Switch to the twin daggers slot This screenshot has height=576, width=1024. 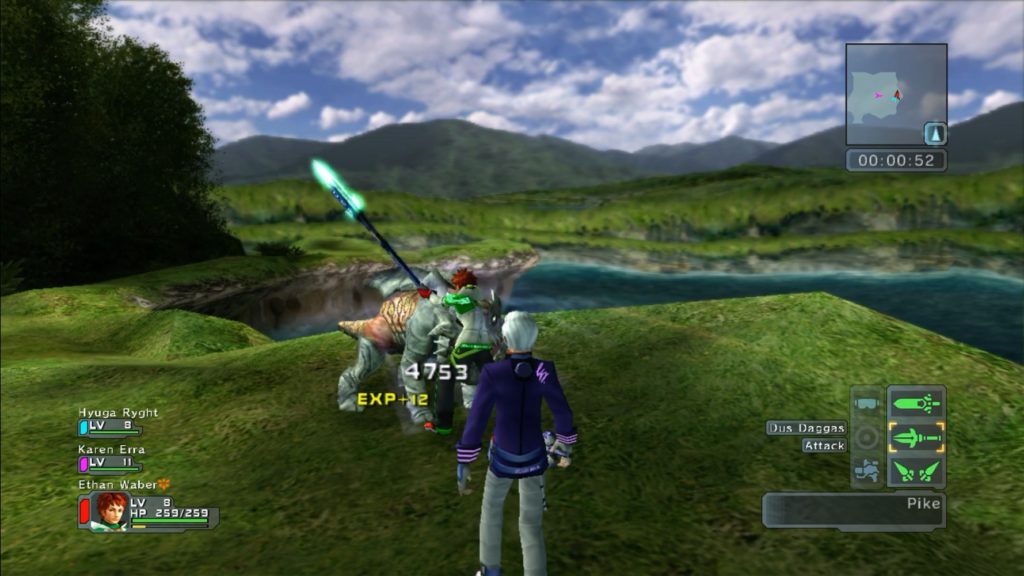click(916, 470)
